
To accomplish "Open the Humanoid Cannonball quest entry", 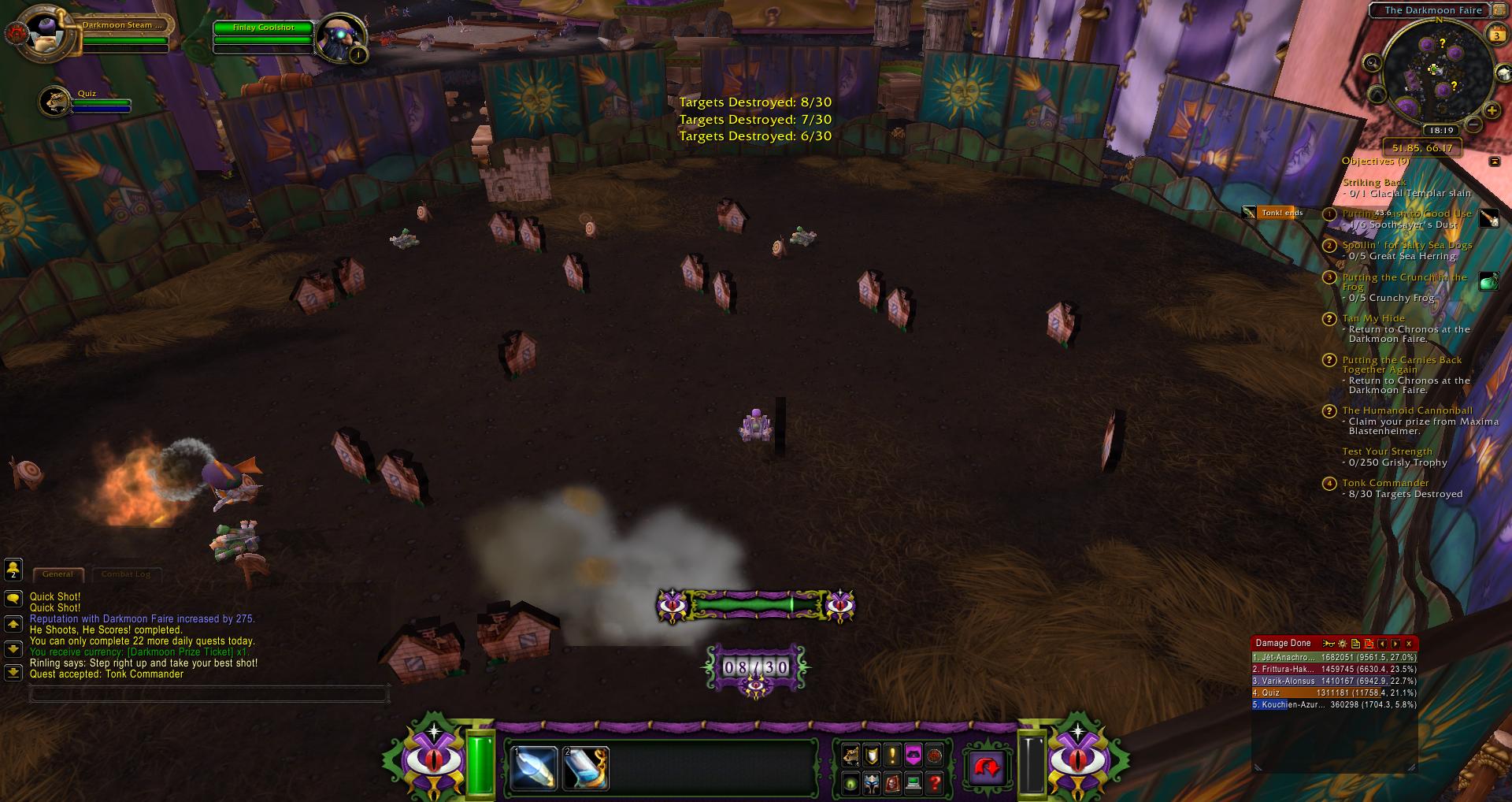I will [x=1406, y=410].
